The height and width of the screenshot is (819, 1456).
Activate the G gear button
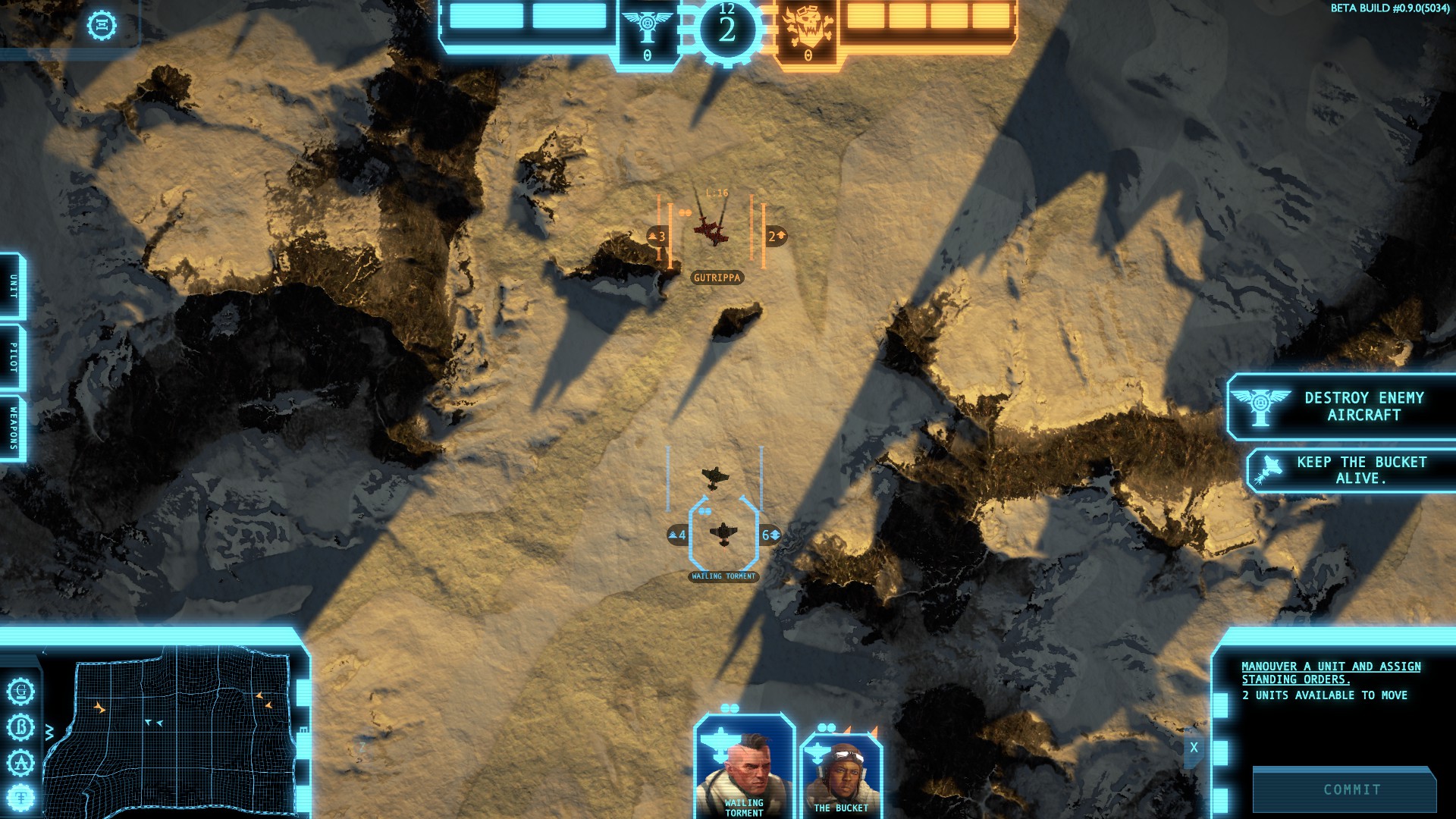point(21,692)
